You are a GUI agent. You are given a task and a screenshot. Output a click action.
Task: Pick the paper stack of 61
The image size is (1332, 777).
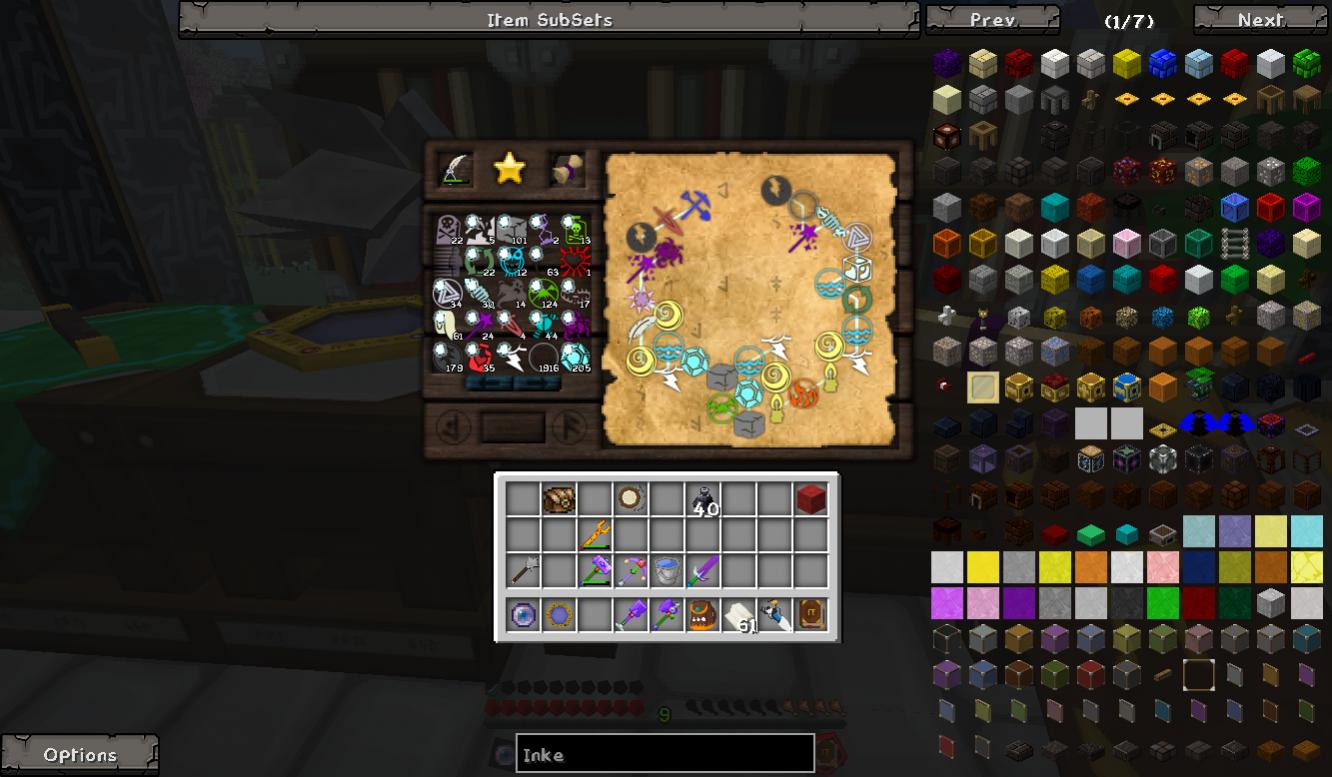pos(737,614)
